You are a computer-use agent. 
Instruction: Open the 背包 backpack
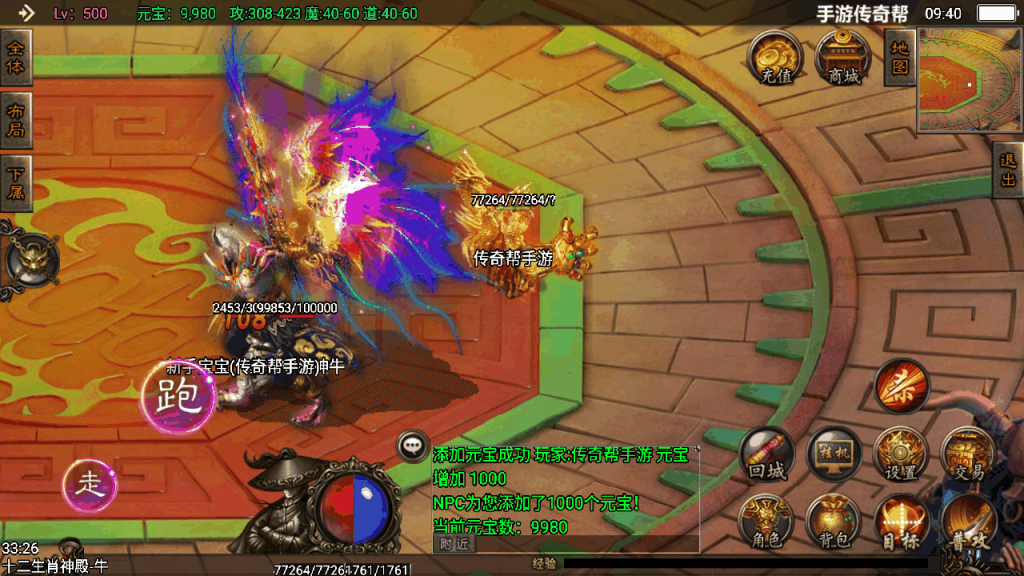pyautogui.click(x=834, y=522)
